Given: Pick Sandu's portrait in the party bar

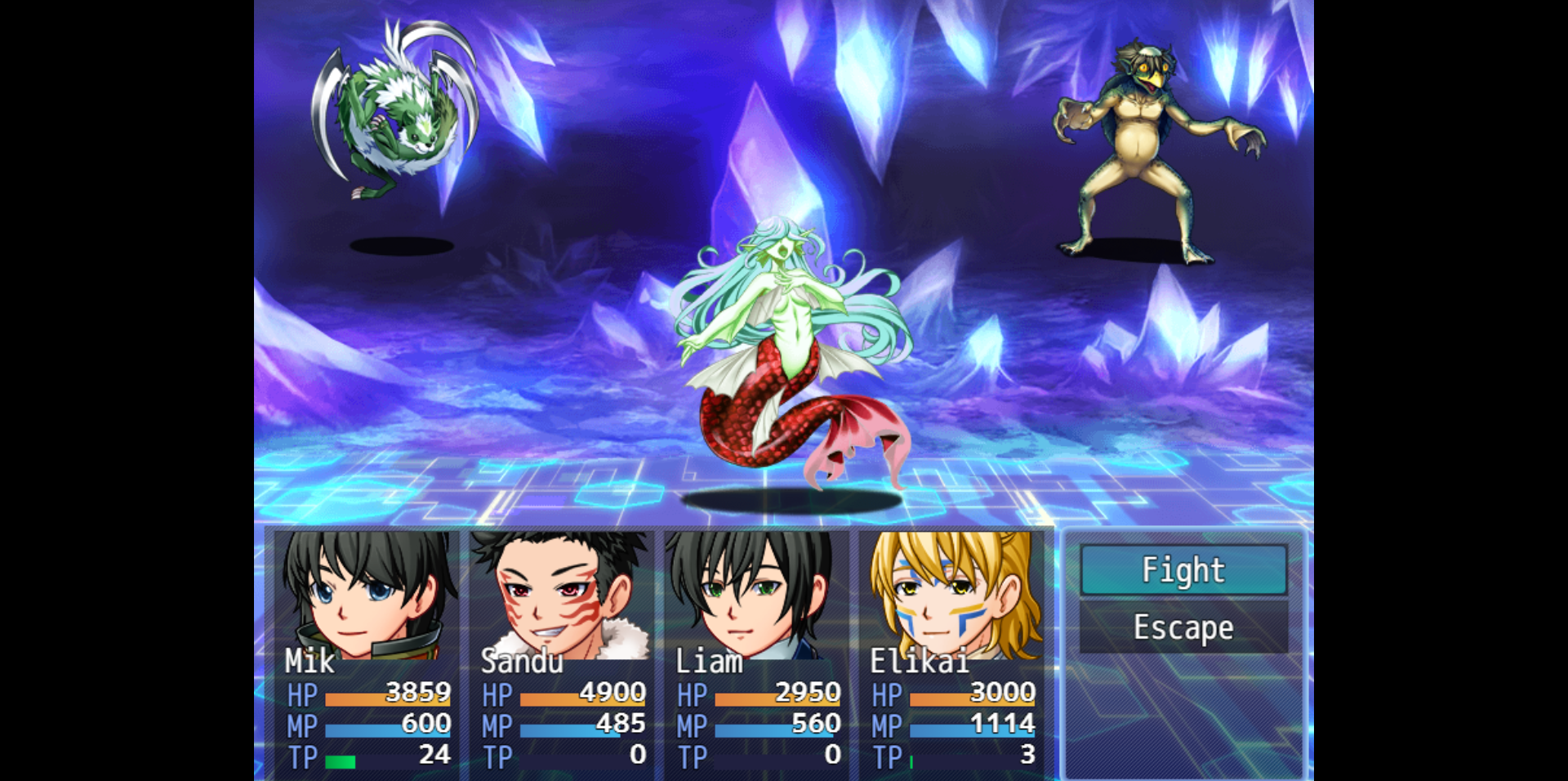Looking at the screenshot, I should click(x=562, y=595).
